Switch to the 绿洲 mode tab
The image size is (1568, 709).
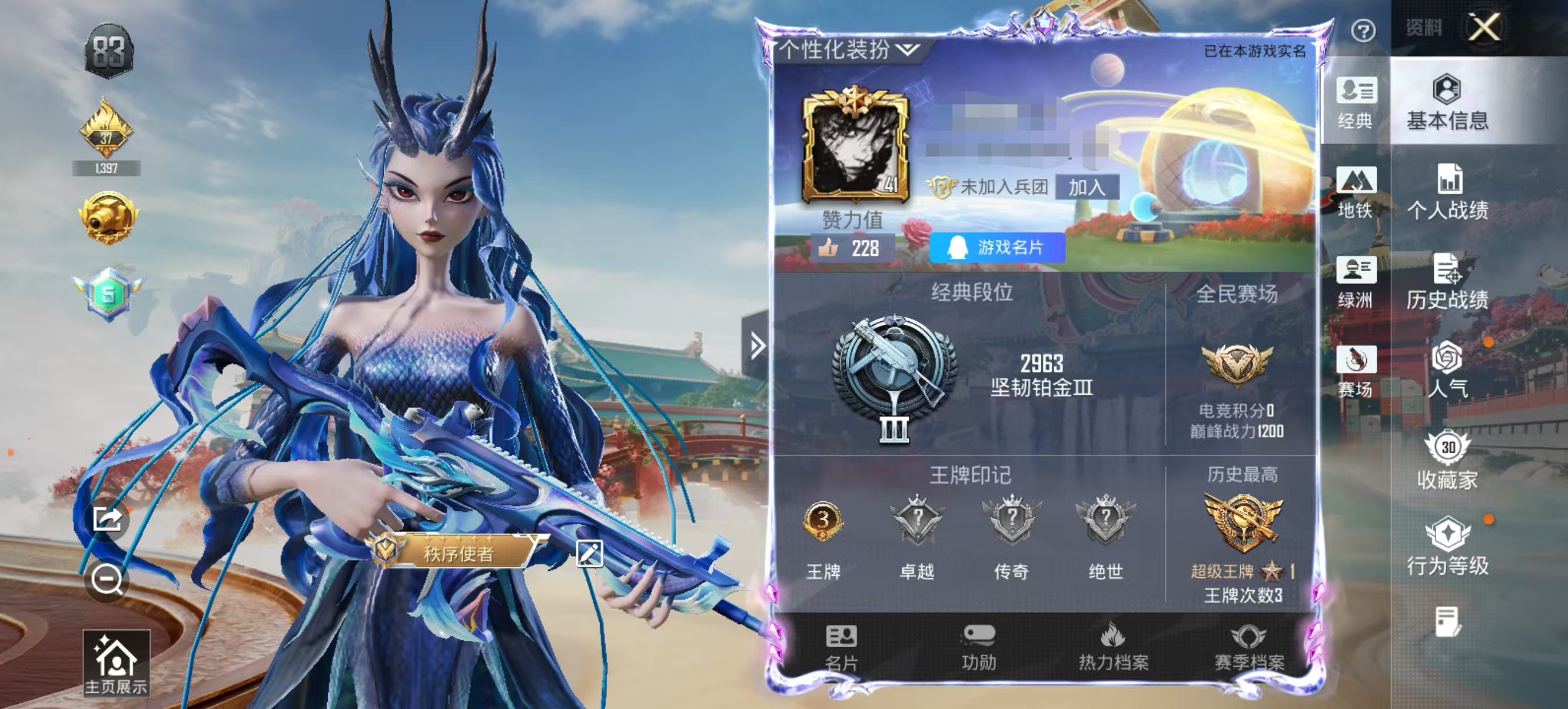(1356, 282)
